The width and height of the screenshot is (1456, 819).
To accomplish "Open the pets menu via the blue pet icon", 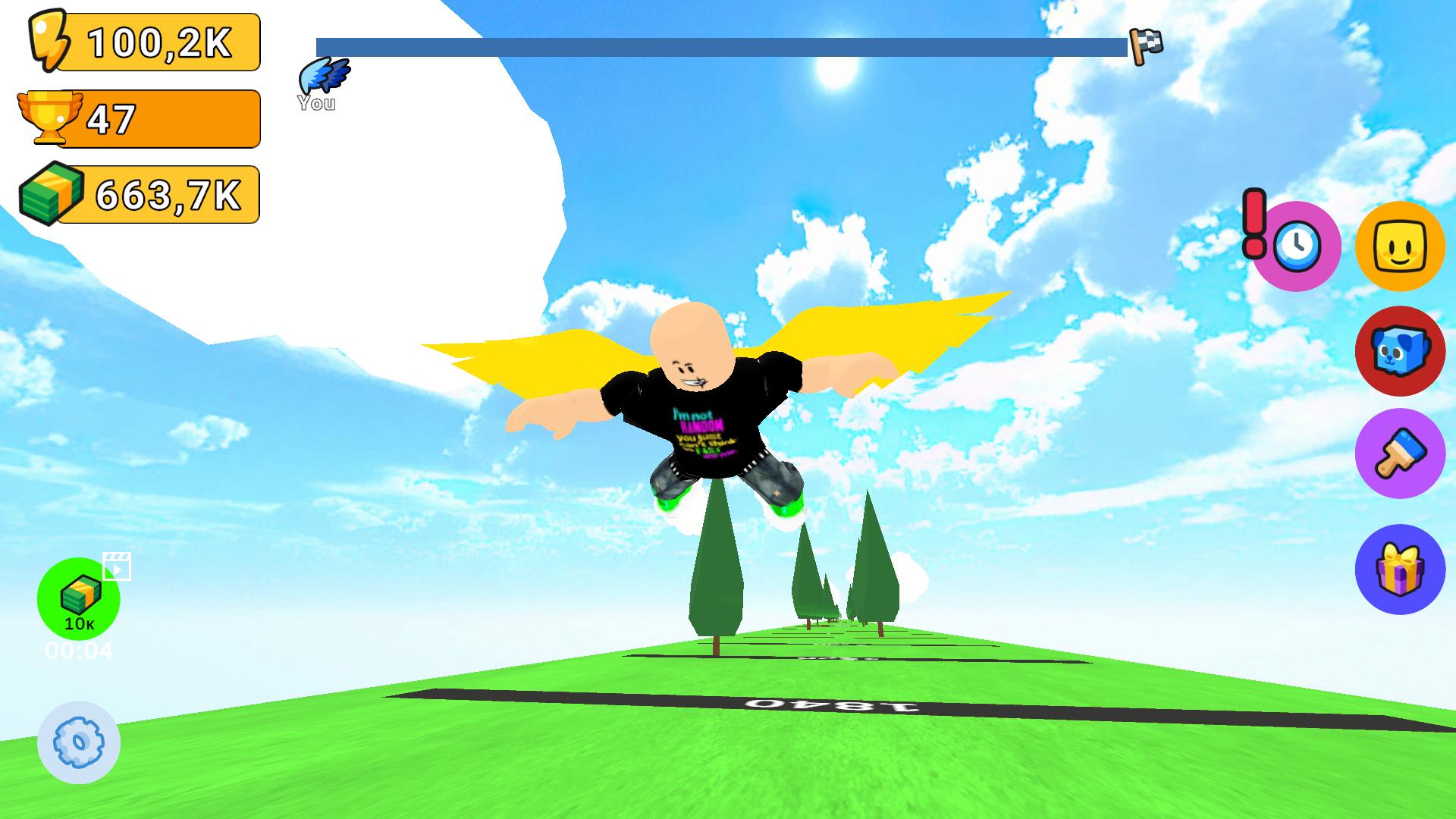I will [1399, 351].
